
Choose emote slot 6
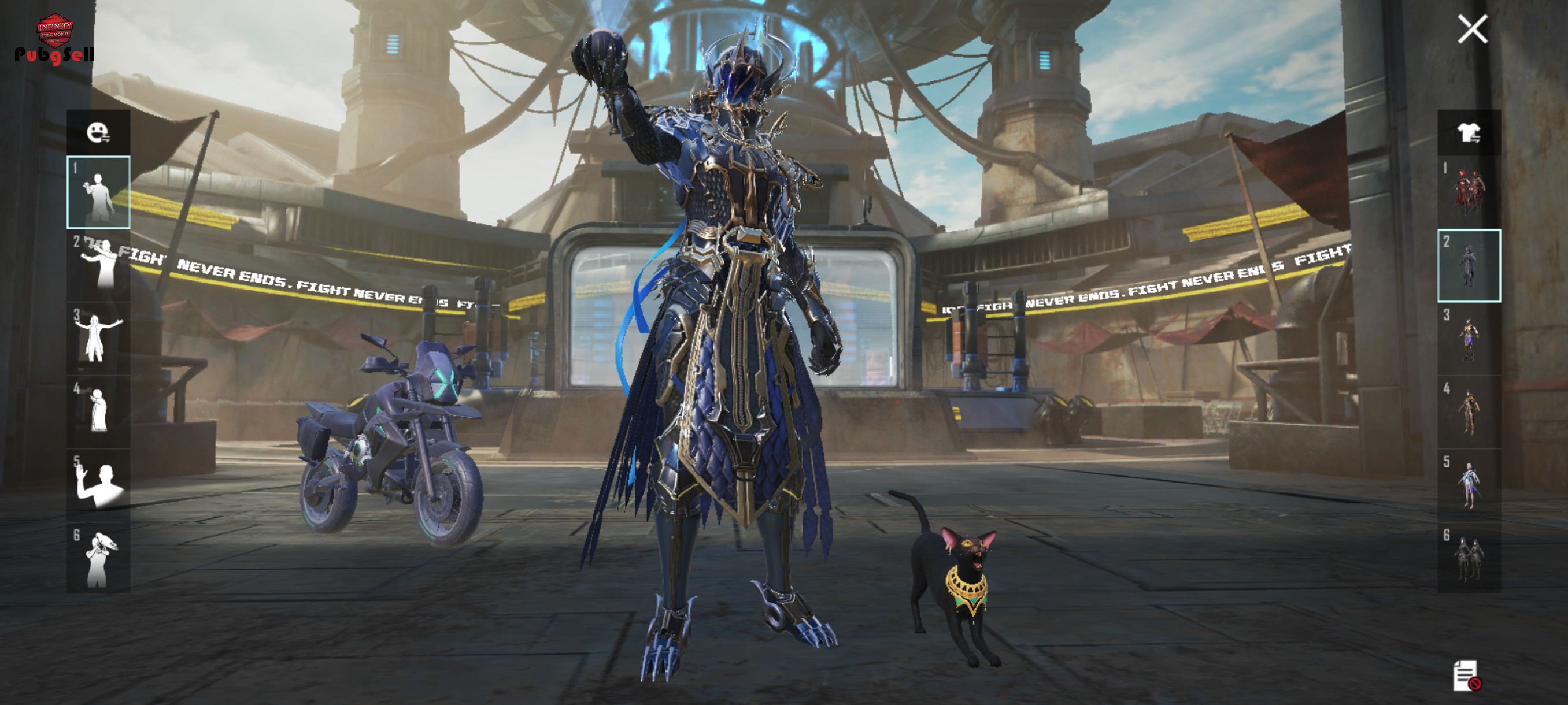tap(98, 558)
